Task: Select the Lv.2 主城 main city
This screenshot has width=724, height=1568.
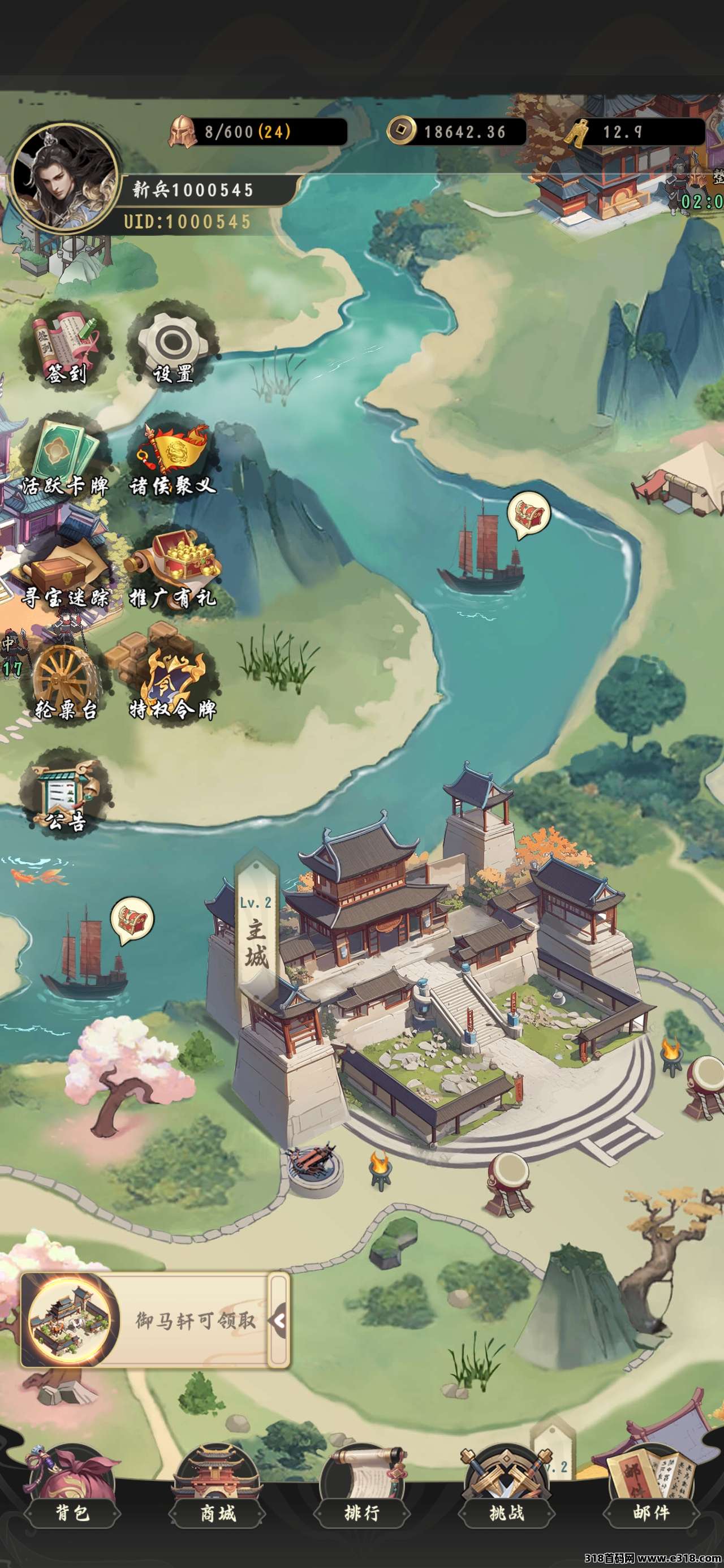Action: [256, 931]
